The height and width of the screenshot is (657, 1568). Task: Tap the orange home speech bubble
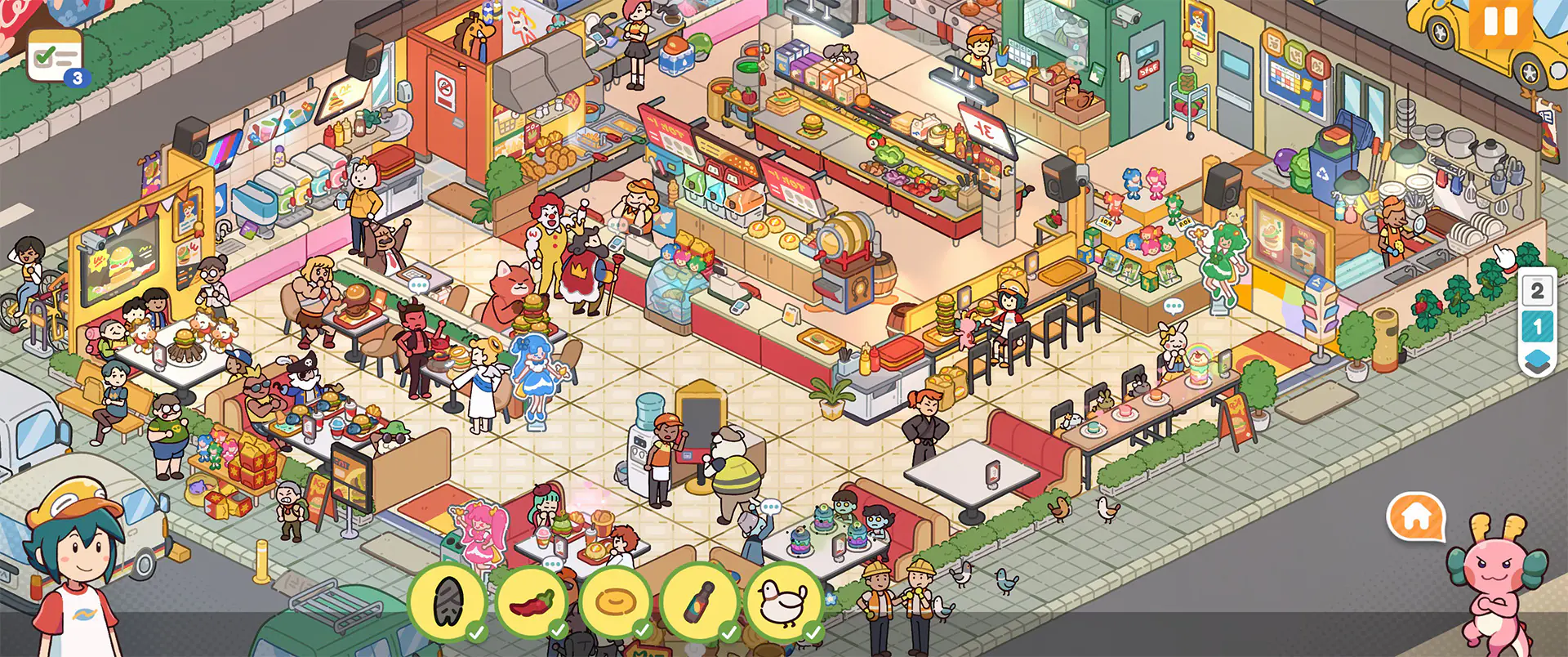(1416, 516)
